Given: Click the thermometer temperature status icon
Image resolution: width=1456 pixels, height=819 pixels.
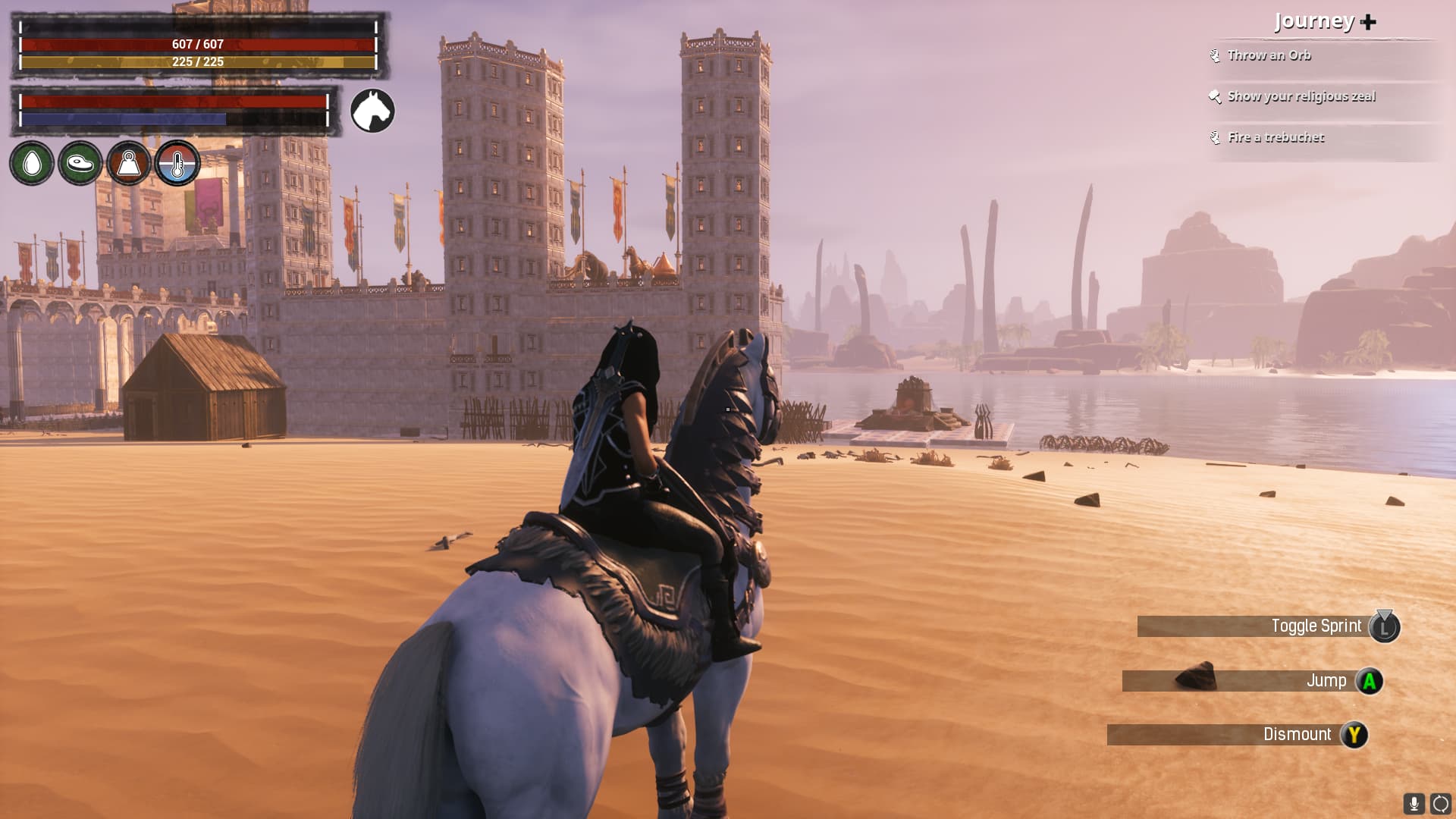Looking at the screenshot, I should pyautogui.click(x=177, y=163).
